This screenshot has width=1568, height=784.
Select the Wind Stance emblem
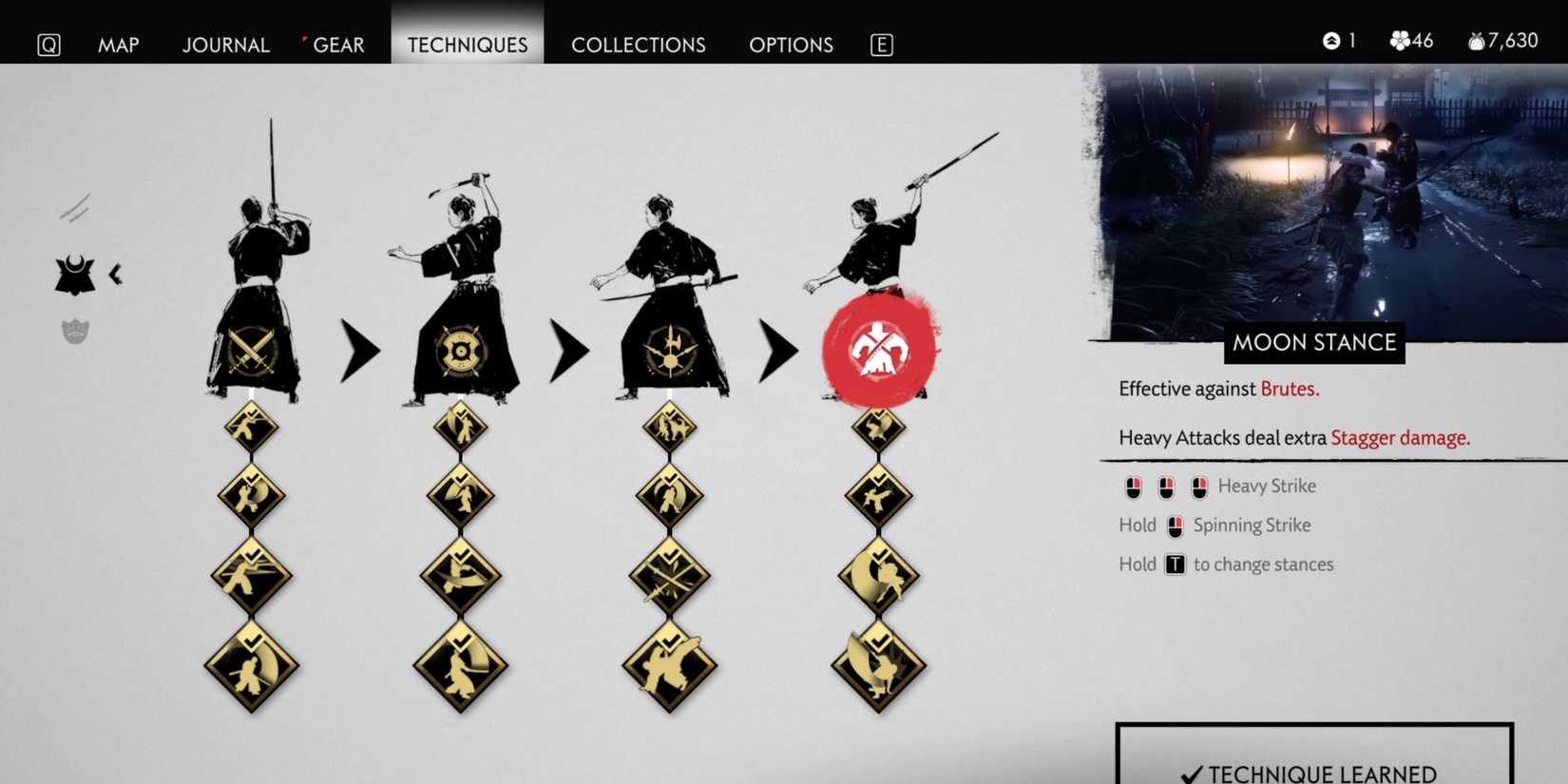pyautogui.click(x=670, y=352)
